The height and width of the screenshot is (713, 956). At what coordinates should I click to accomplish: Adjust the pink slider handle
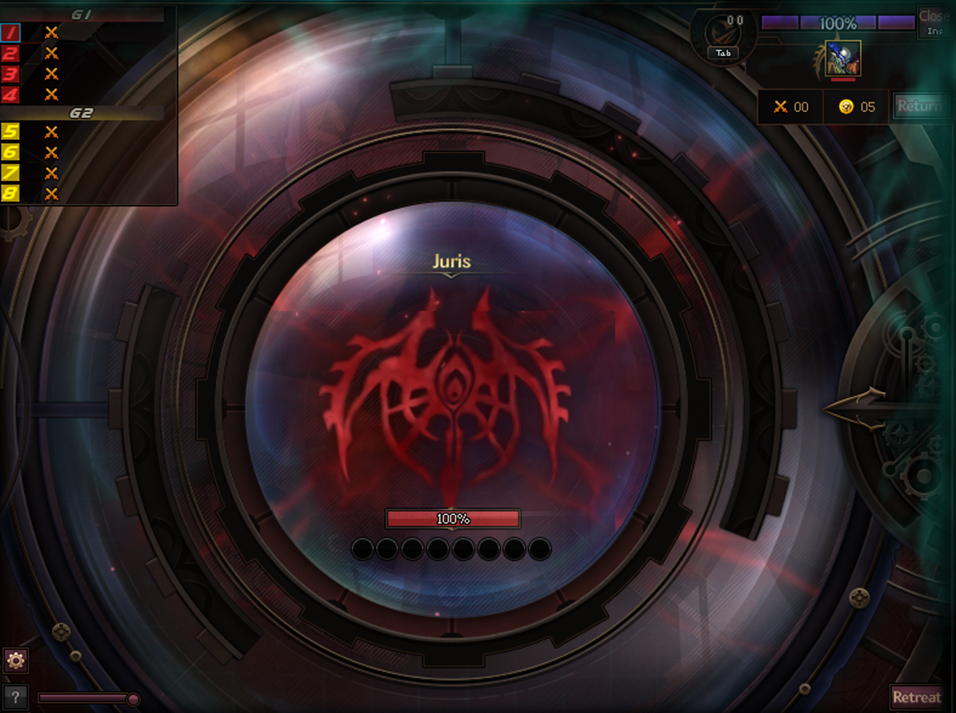click(x=133, y=699)
